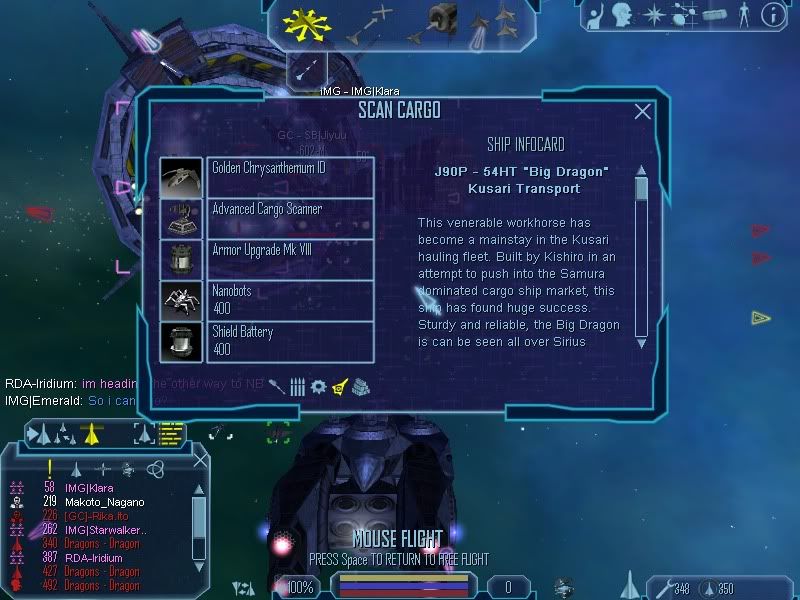
Task: Select the Nanobots cargo entry
Action: click(x=290, y=300)
